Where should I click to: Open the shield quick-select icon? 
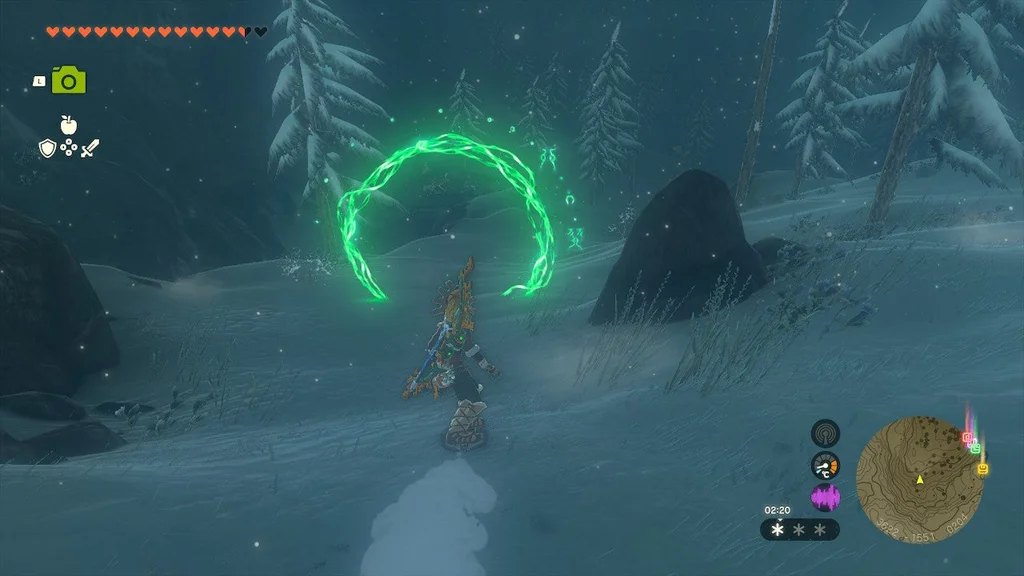point(46,148)
